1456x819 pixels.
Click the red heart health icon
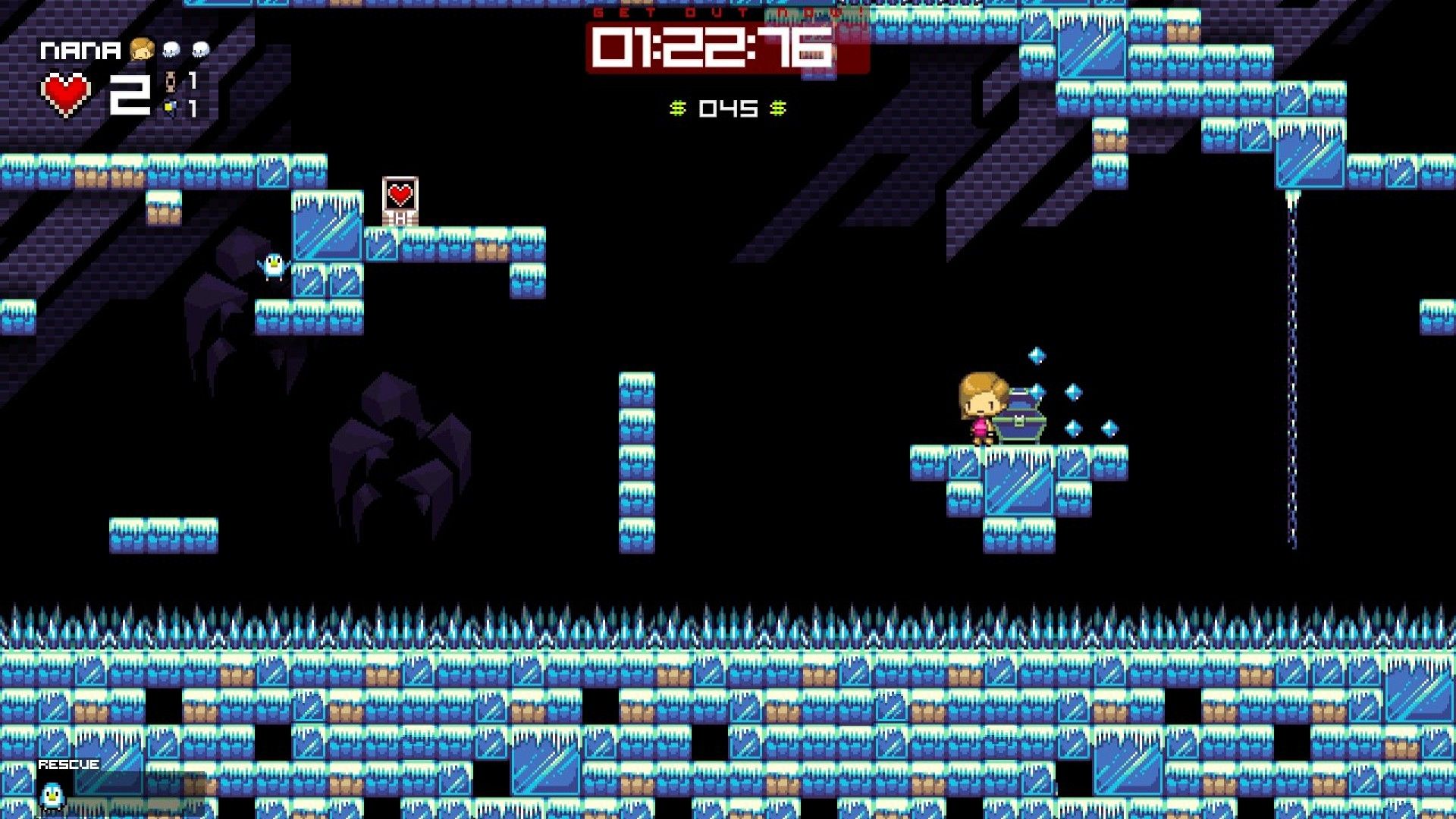(x=64, y=91)
